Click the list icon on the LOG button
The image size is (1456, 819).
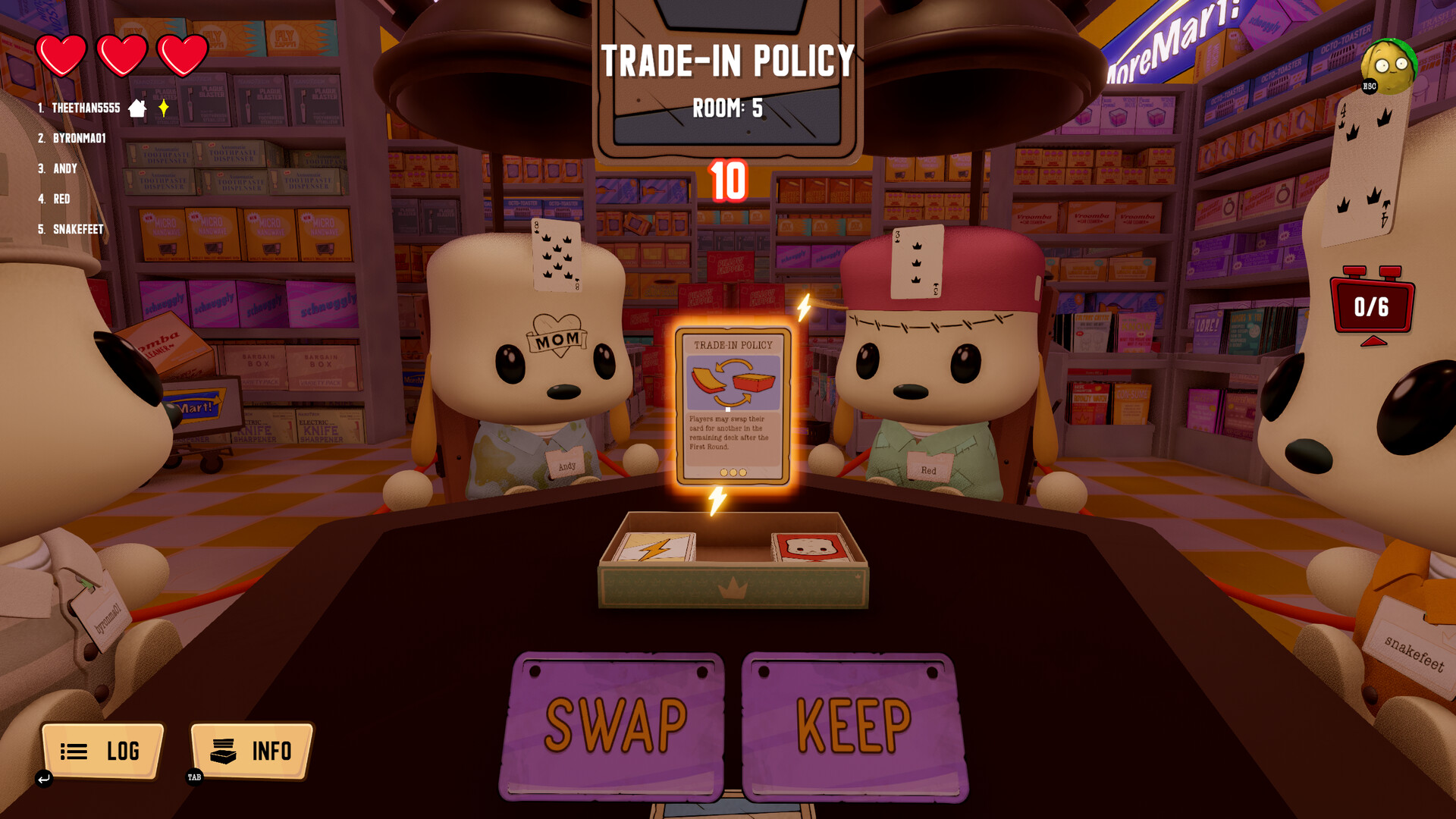[x=72, y=752]
